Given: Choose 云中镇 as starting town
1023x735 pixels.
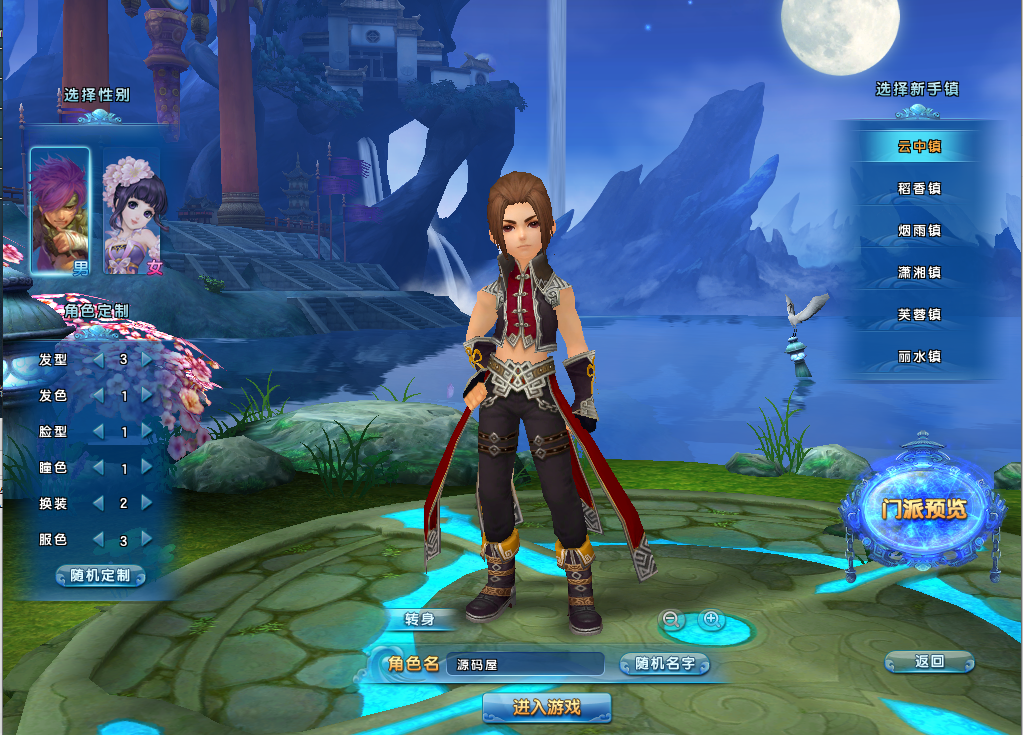Looking at the screenshot, I should (x=919, y=146).
